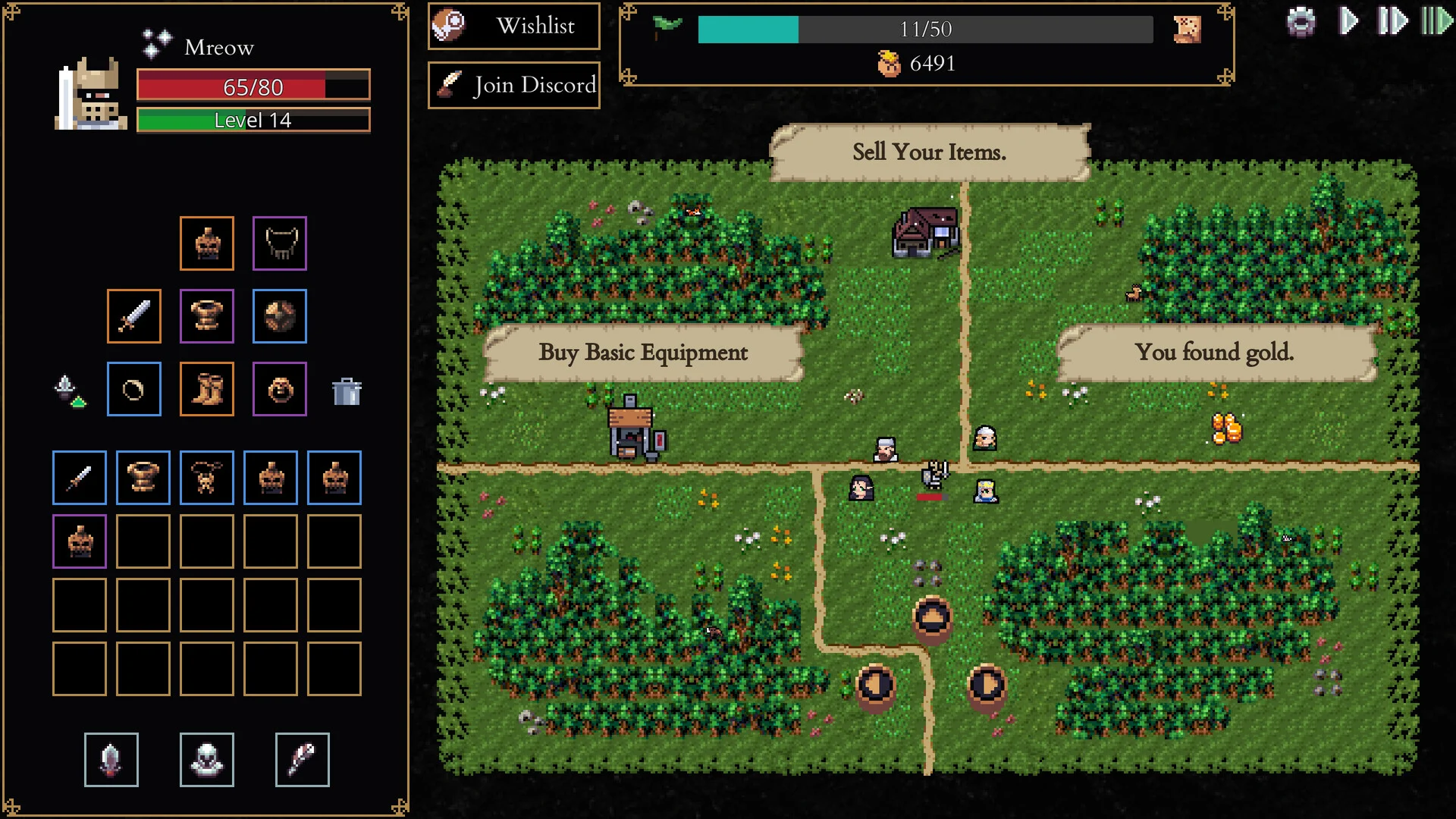1456x819 pixels.
Task: Select the equipped sword slot
Action: click(134, 316)
